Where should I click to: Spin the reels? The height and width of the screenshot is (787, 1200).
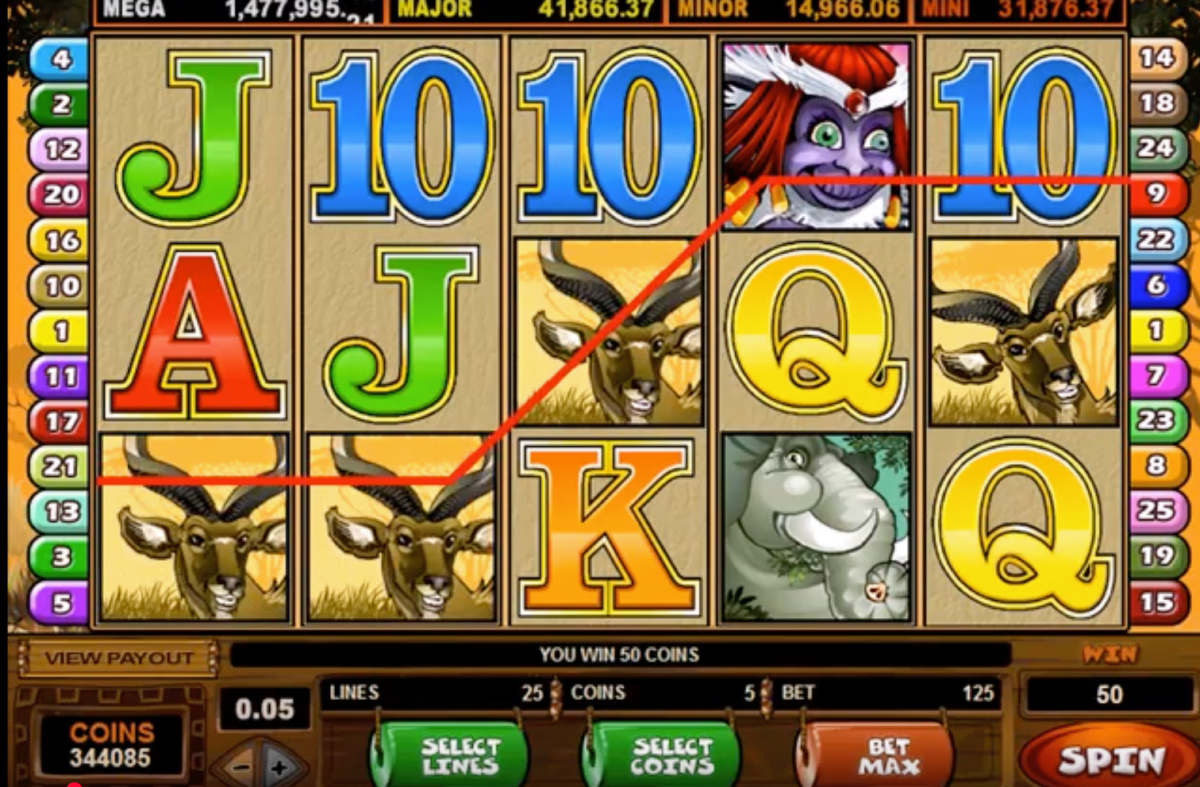pyautogui.click(x=1111, y=760)
